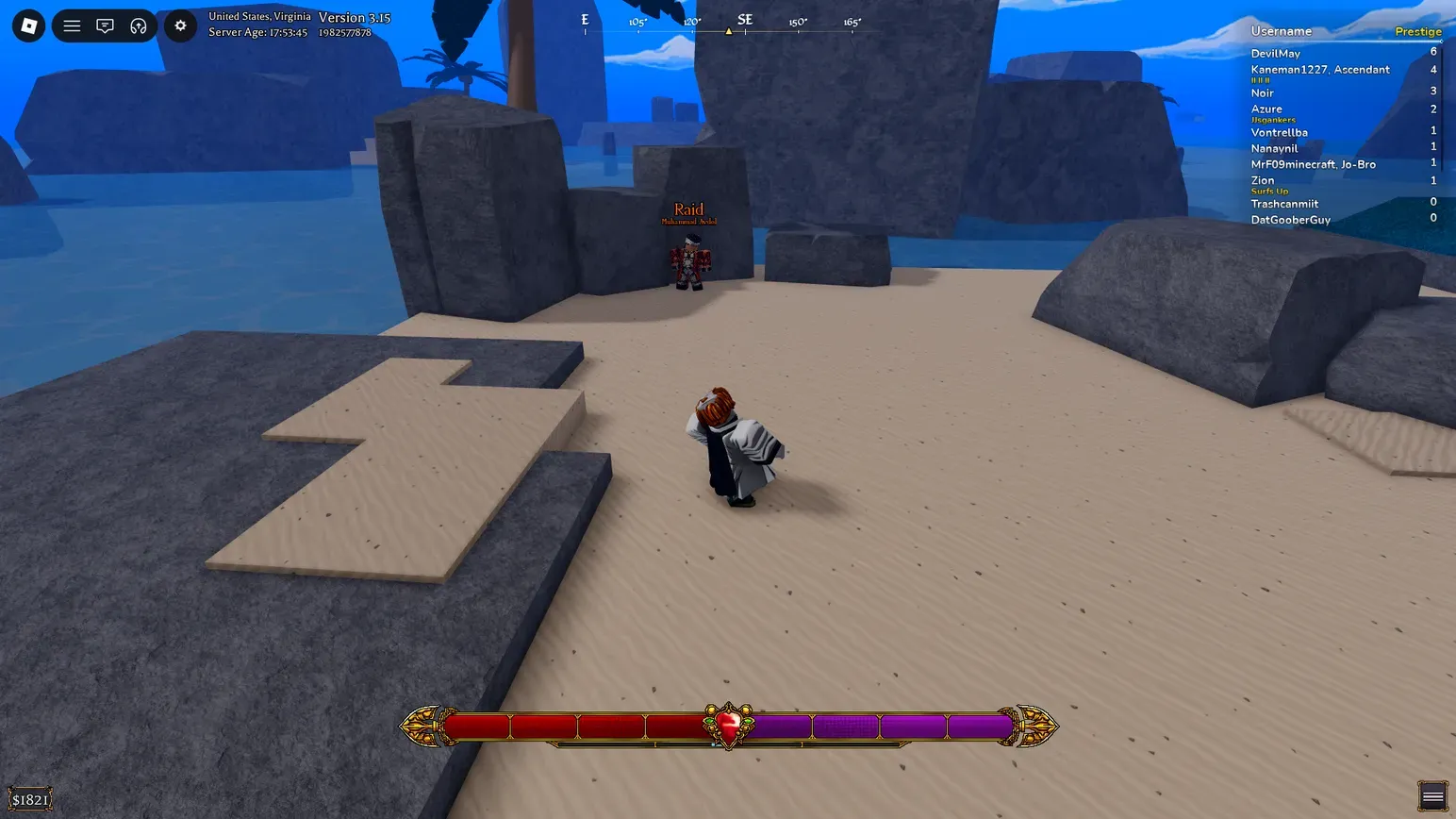Select player Kaneman1227, Ascendant

pos(1319,70)
